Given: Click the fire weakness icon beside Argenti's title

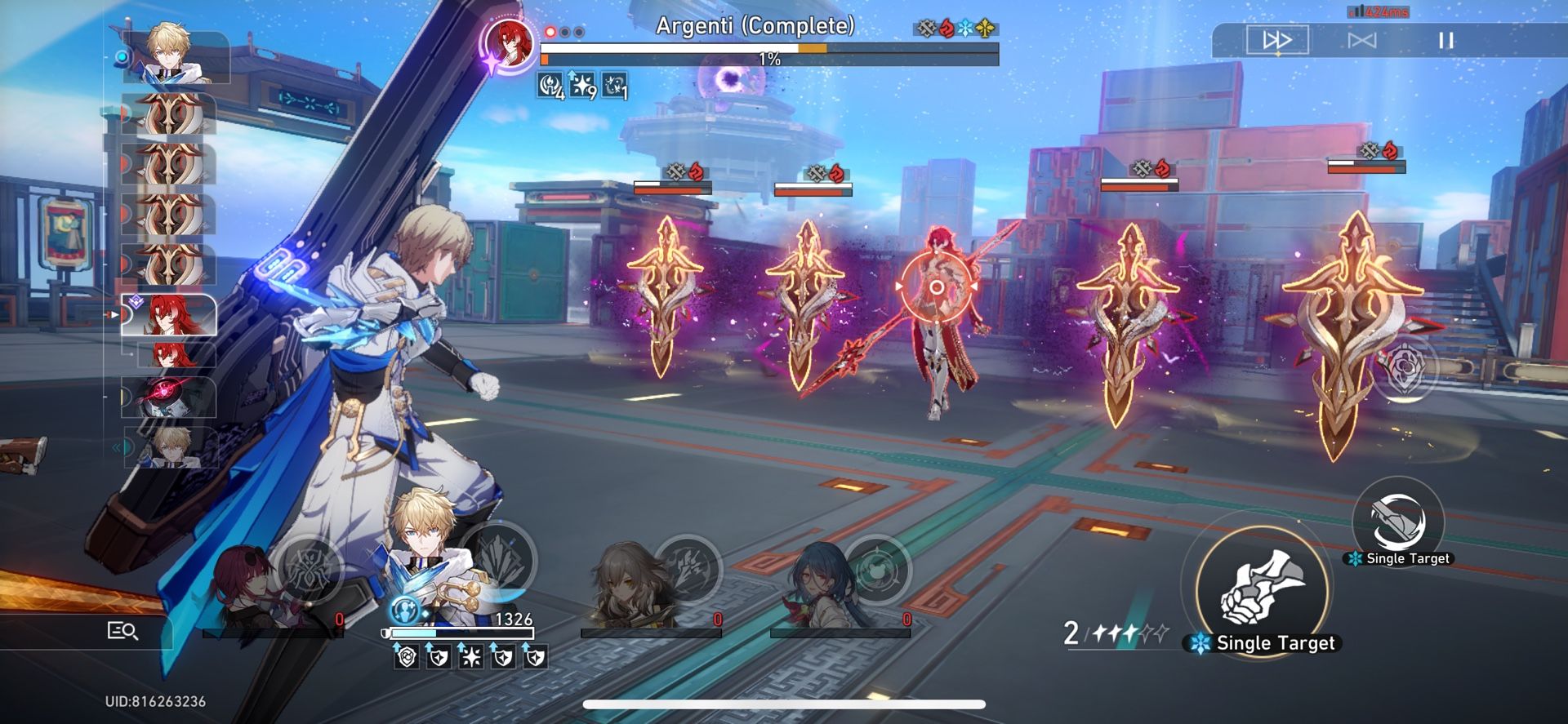Looking at the screenshot, I should click(x=947, y=29).
